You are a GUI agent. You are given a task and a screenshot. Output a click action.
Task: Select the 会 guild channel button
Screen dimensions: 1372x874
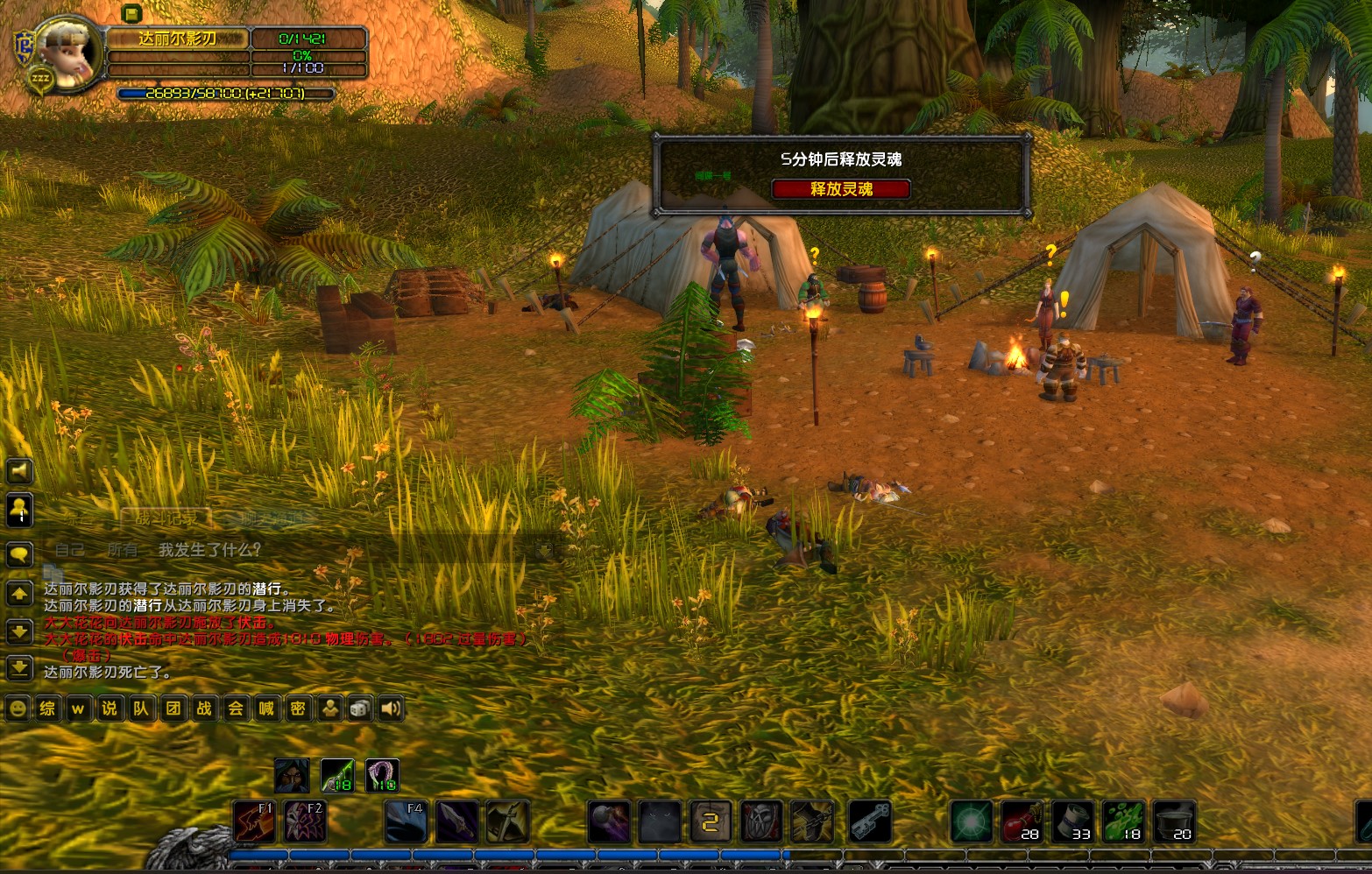(235, 708)
